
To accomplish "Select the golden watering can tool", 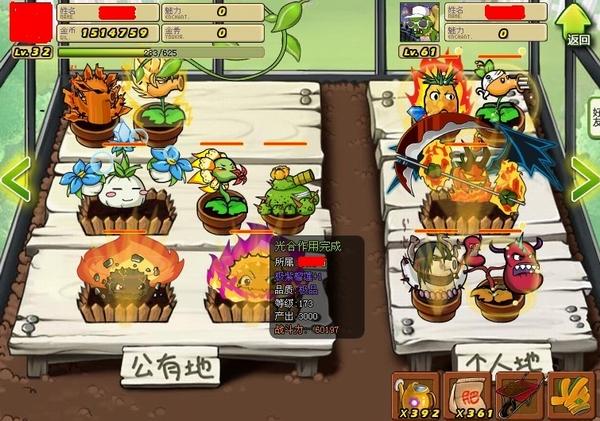I will click(x=416, y=394).
